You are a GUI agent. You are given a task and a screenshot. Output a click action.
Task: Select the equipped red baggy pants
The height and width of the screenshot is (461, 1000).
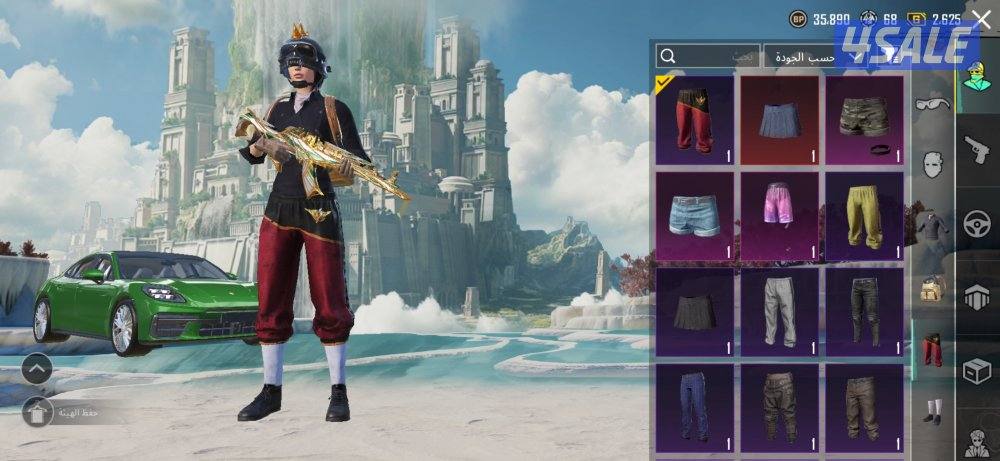pos(696,120)
